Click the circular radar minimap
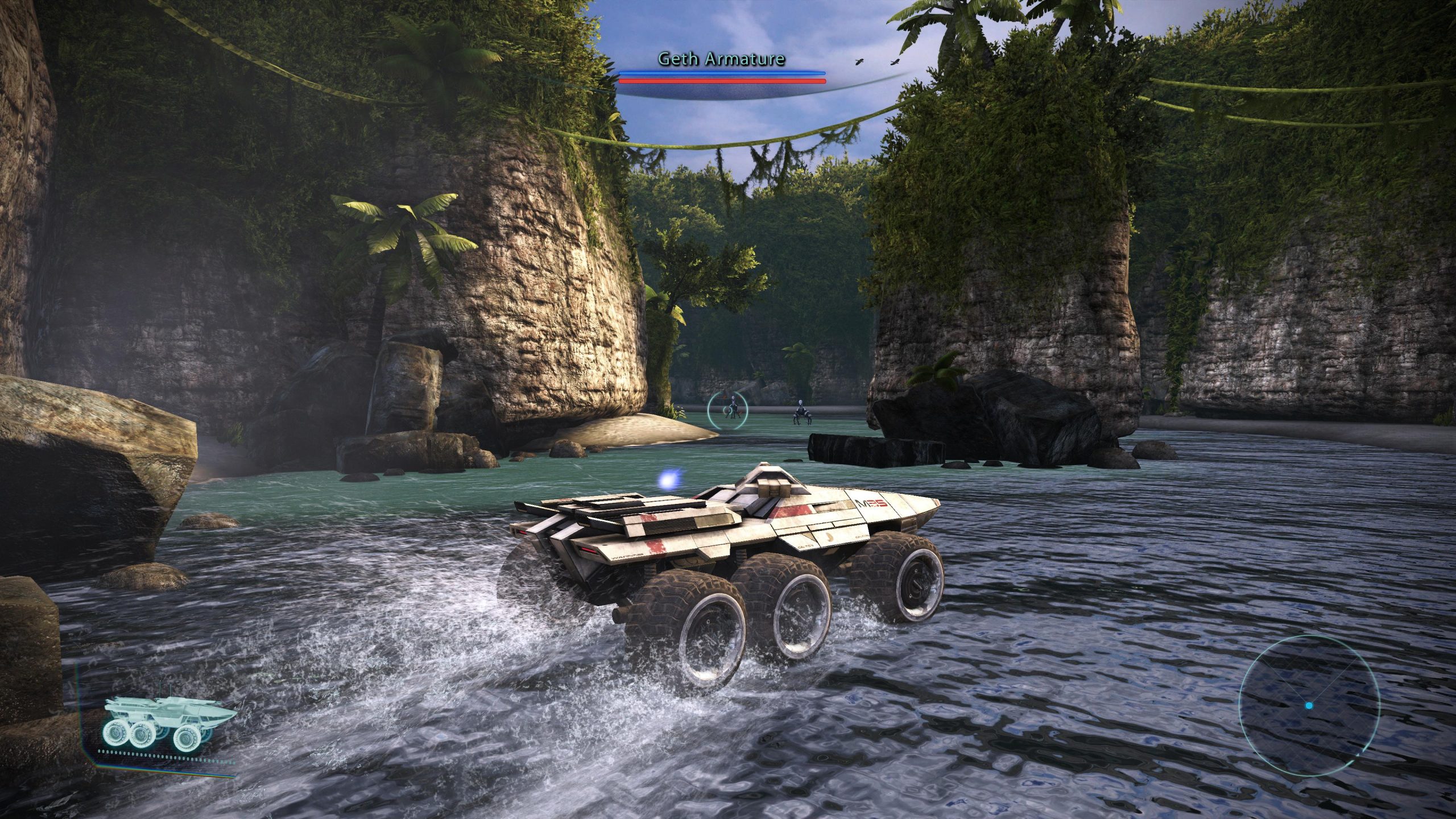 pyautogui.click(x=1309, y=706)
